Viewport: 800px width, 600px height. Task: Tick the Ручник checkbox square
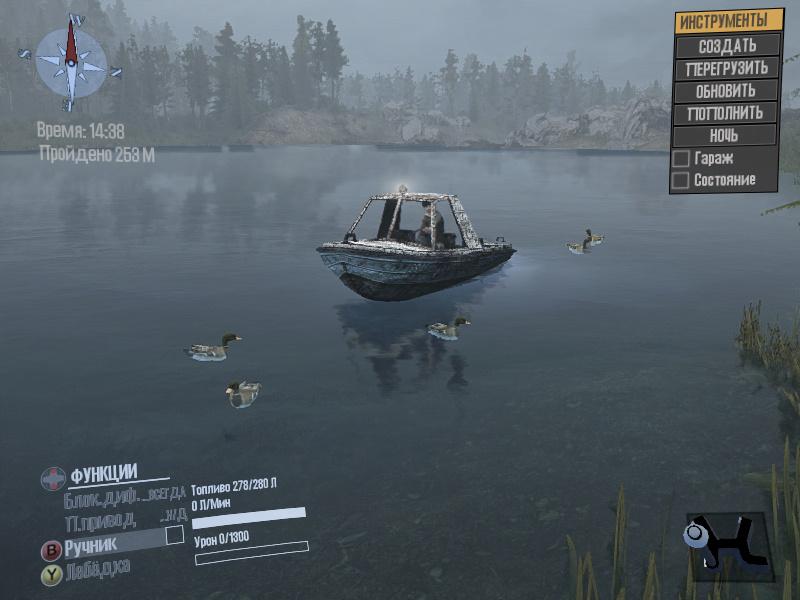[x=175, y=535]
